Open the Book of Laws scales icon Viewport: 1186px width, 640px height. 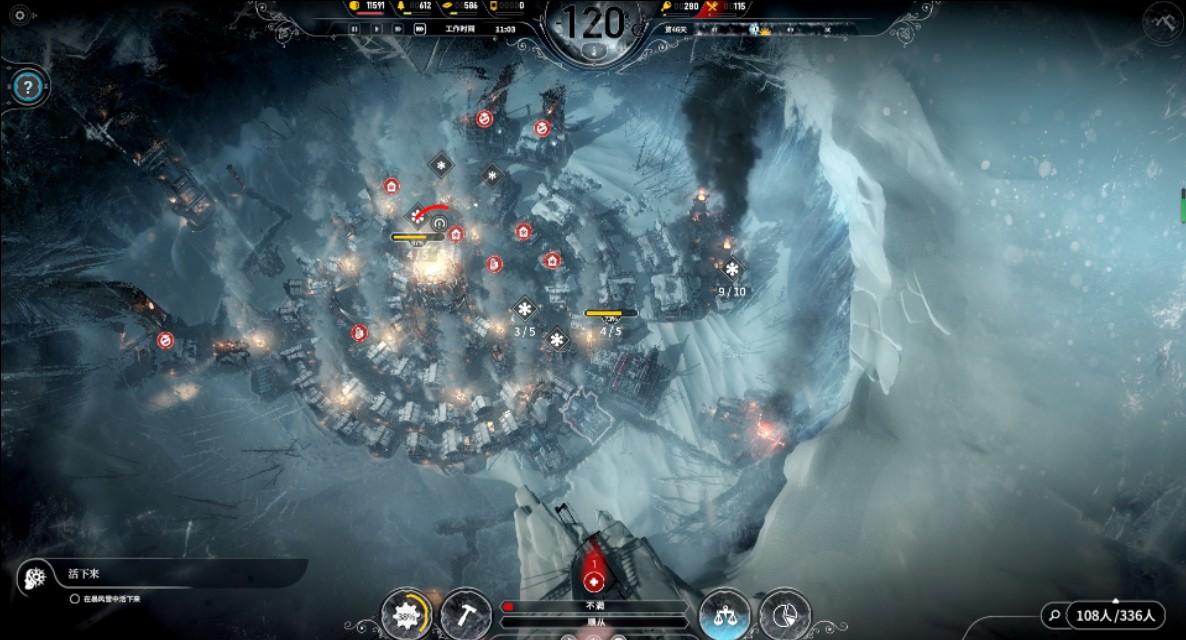725,612
